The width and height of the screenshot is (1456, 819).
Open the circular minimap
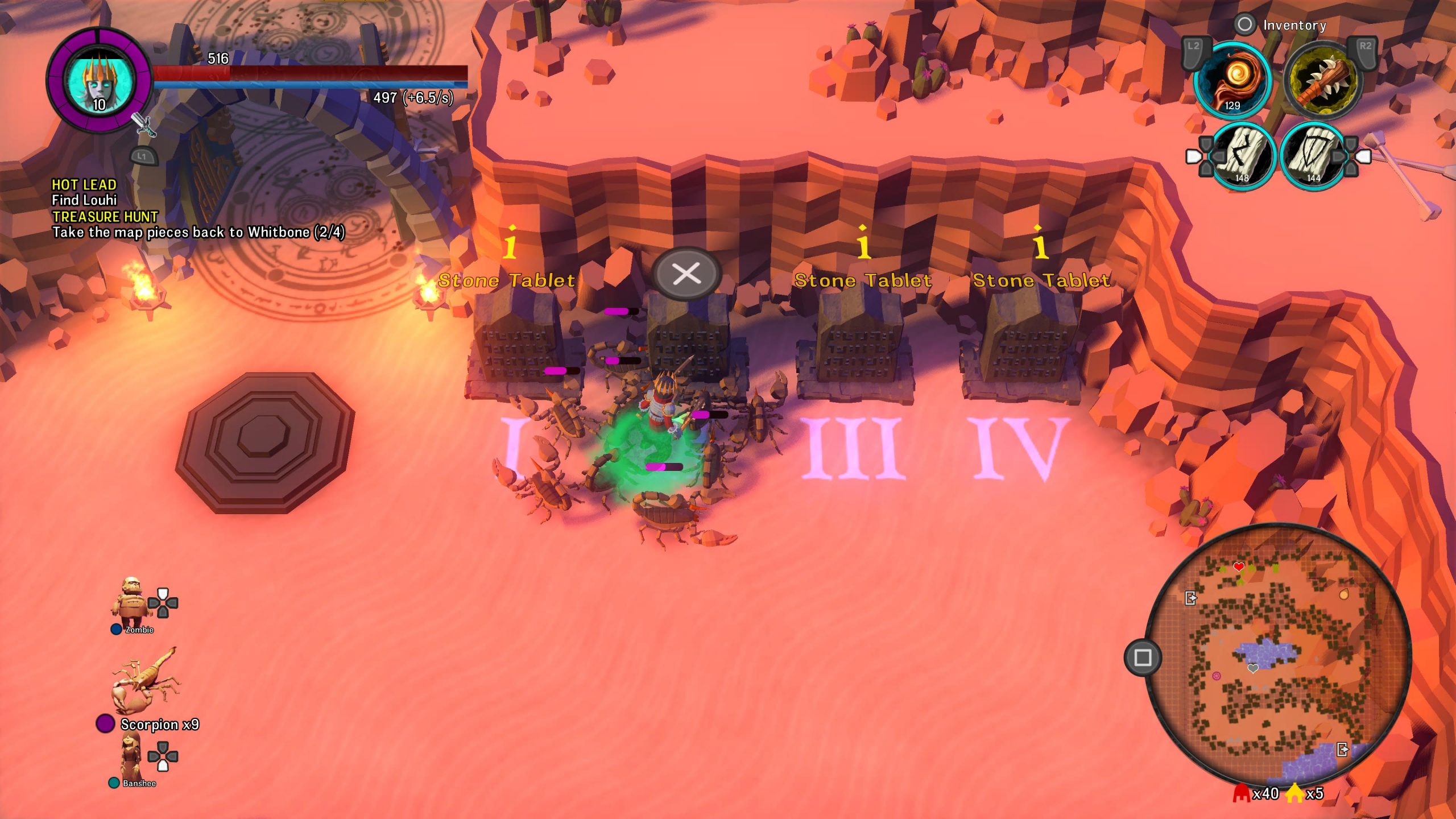1277,653
